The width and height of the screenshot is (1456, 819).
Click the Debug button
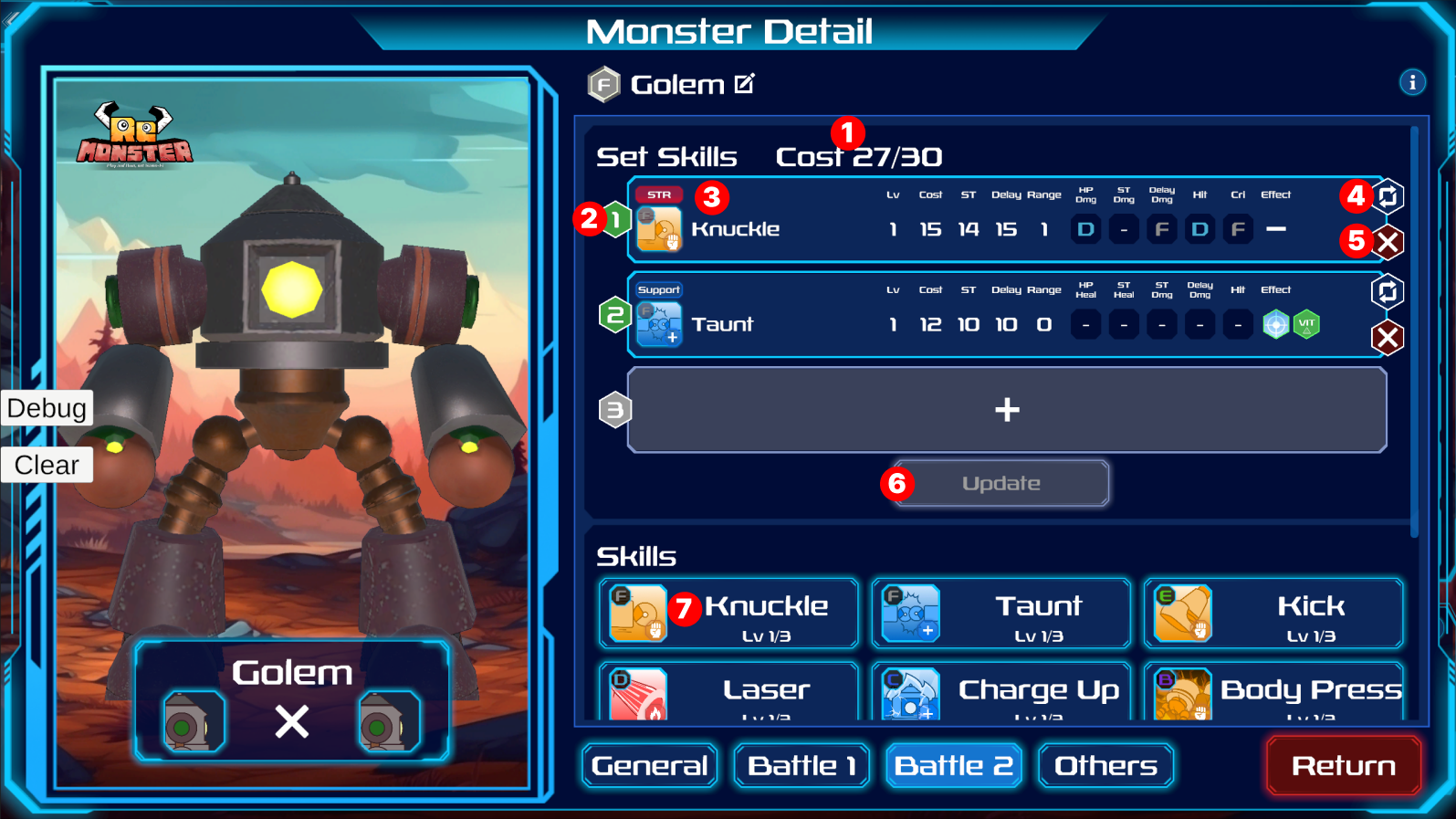(x=47, y=408)
